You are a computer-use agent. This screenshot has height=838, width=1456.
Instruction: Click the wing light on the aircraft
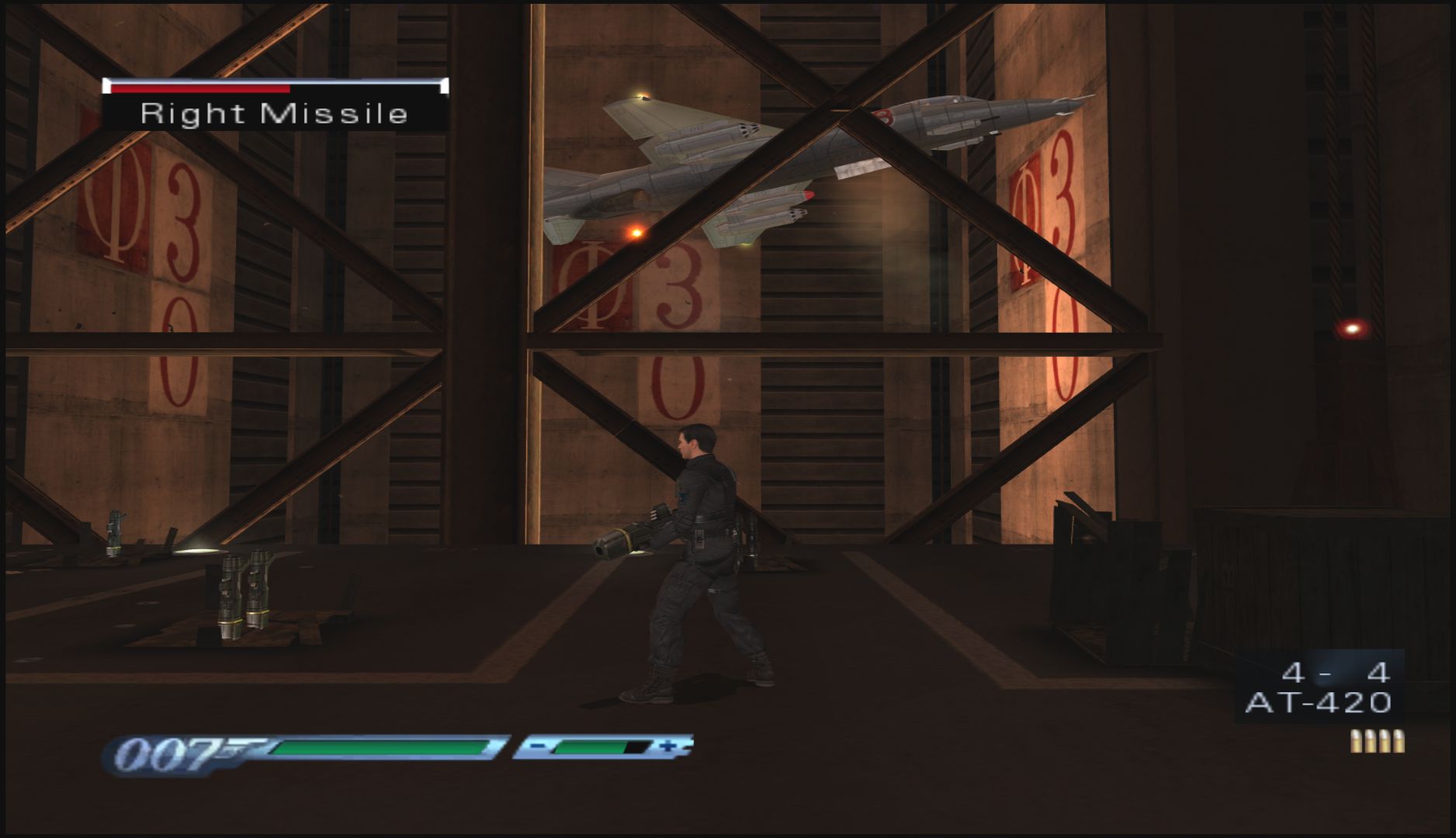click(641, 95)
